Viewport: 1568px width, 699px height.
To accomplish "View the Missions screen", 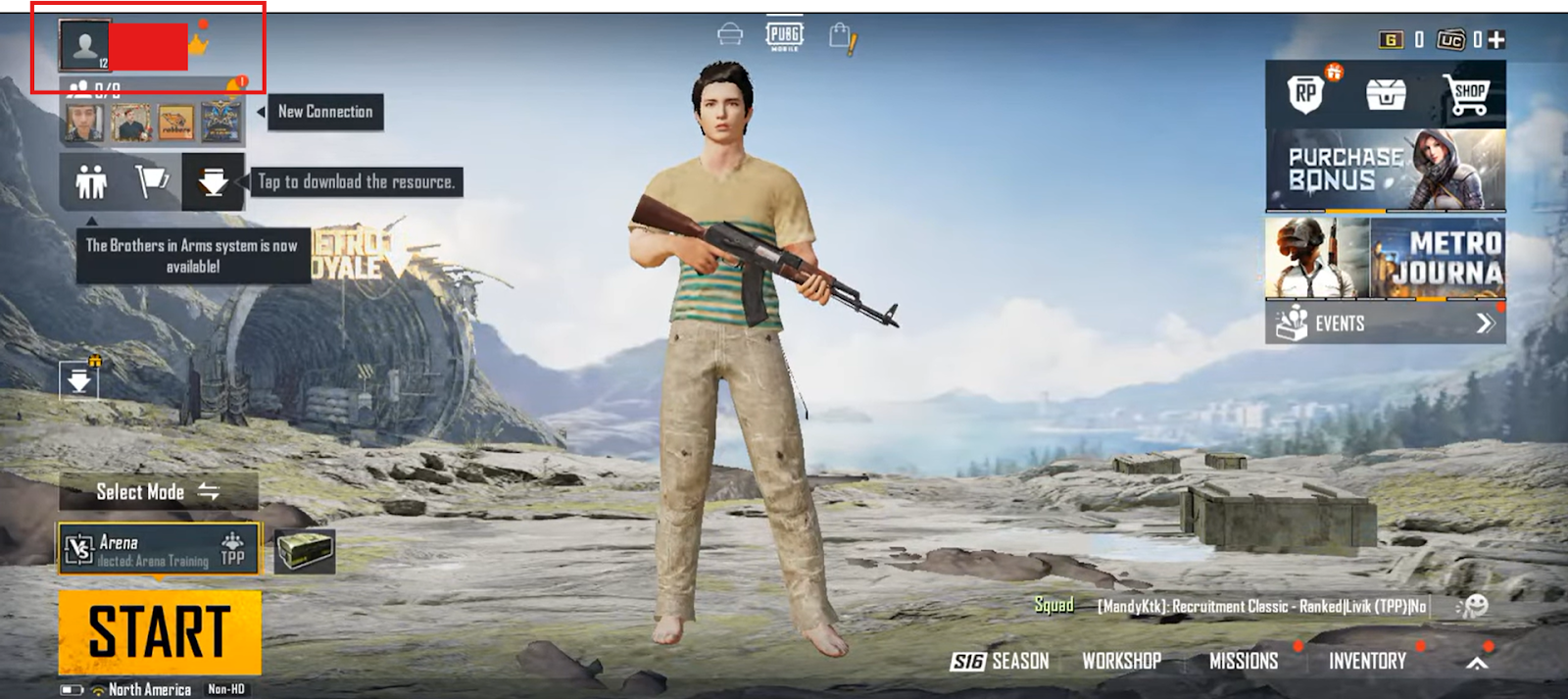I will [1243, 662].
